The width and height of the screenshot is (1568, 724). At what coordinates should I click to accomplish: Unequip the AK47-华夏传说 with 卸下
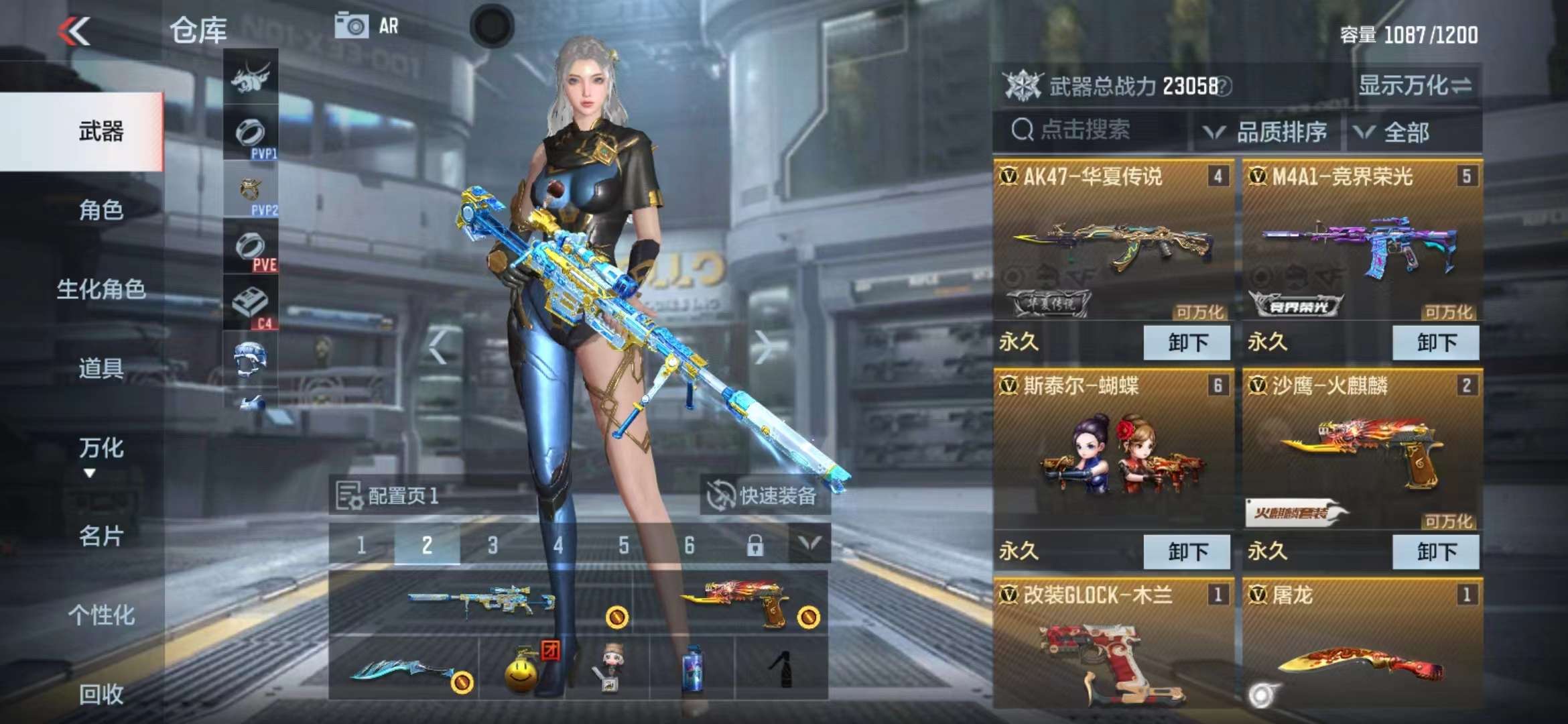(1187, 343)
